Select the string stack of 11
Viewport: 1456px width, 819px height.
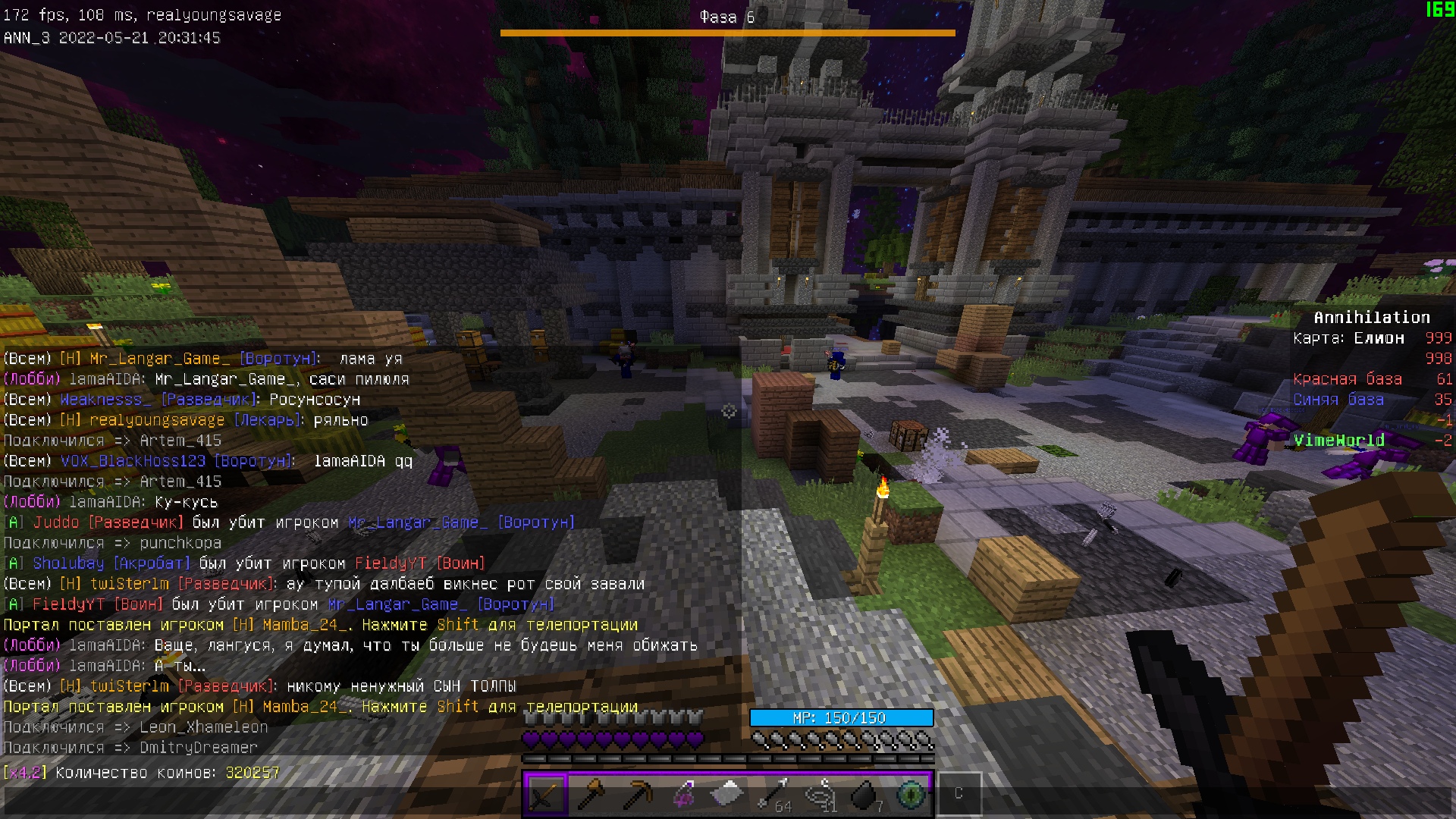[820, 794]
